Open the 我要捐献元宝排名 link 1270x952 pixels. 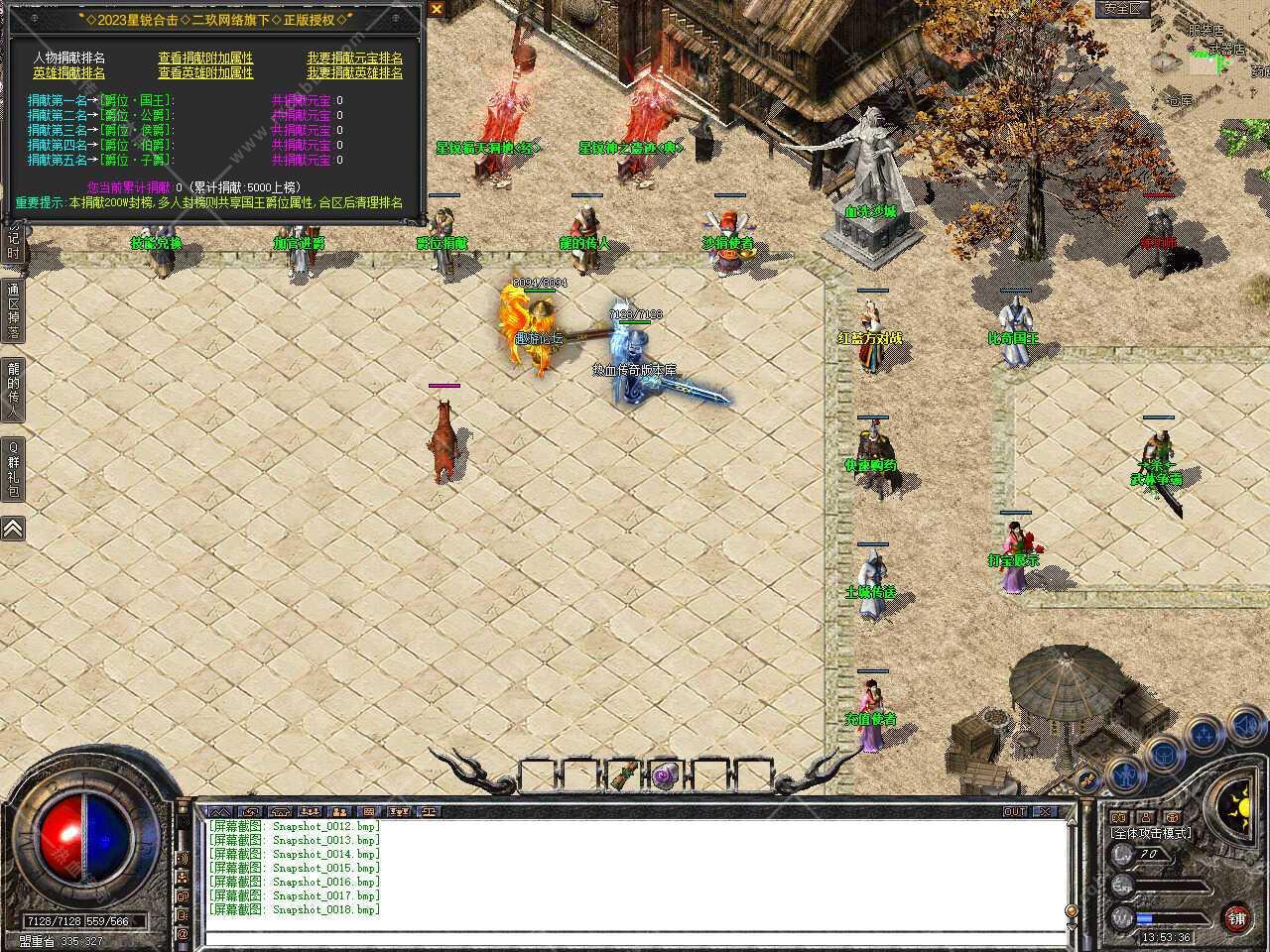pyautogui.click(x=353, y=58)
